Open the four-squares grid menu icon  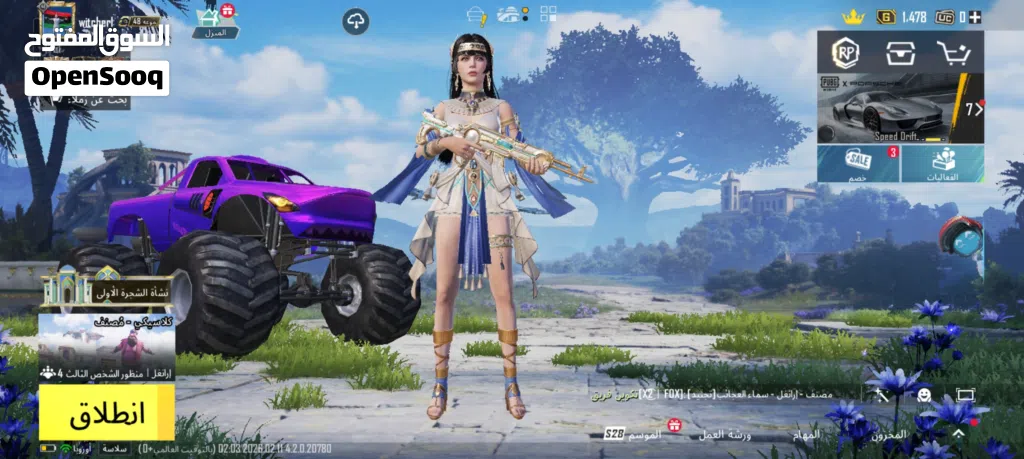(549, 14)
